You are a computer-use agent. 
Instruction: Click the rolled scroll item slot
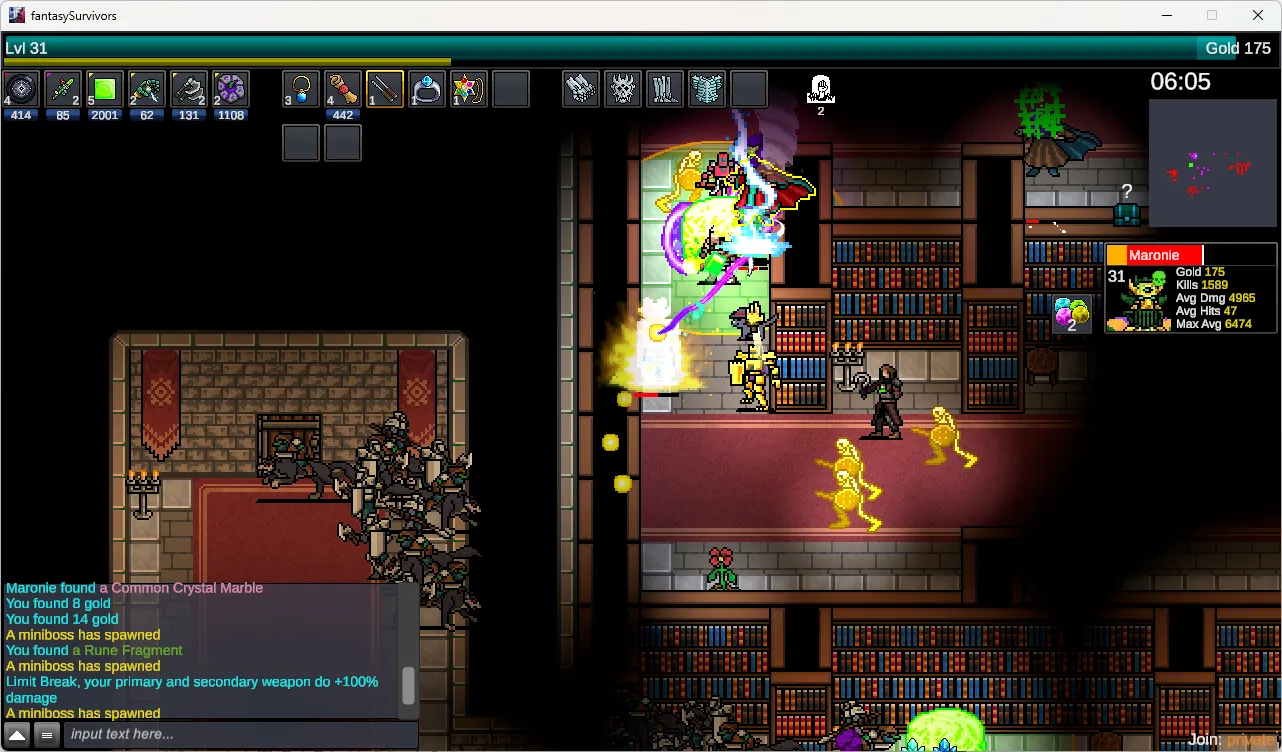[343, 90]
